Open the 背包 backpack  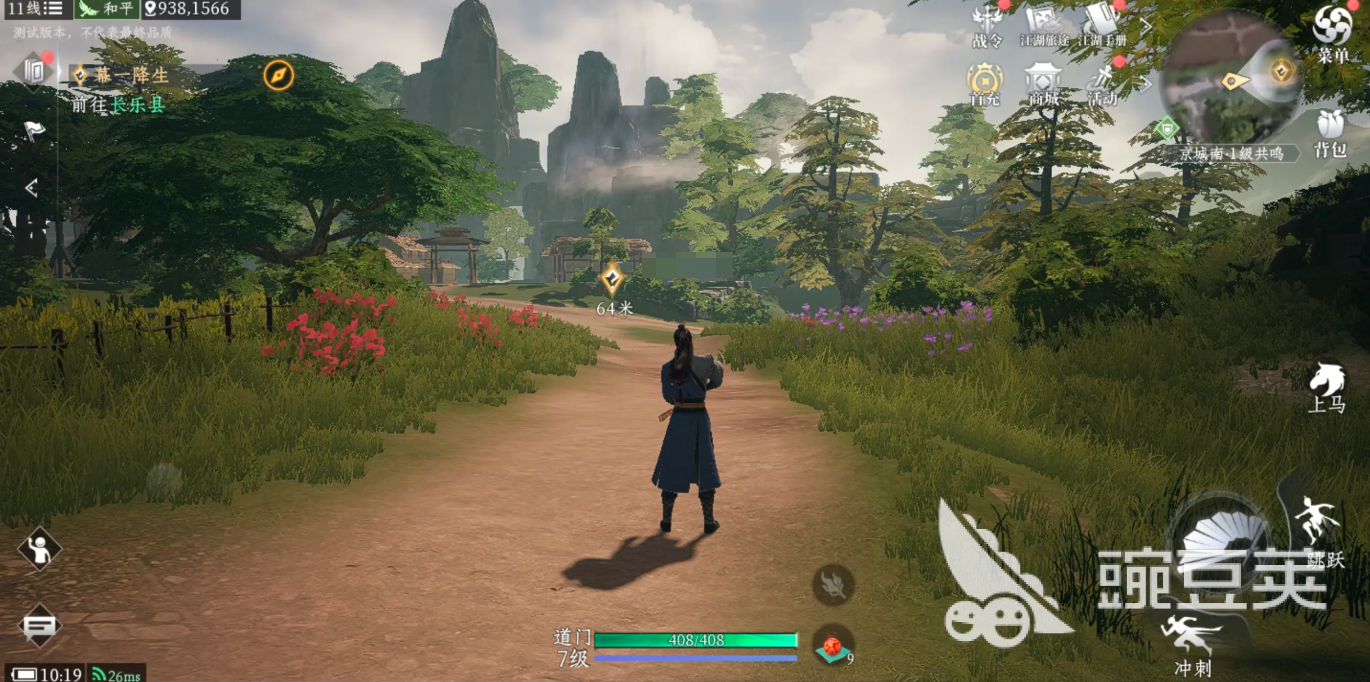pyautogui.click(x=1330, y=132)
